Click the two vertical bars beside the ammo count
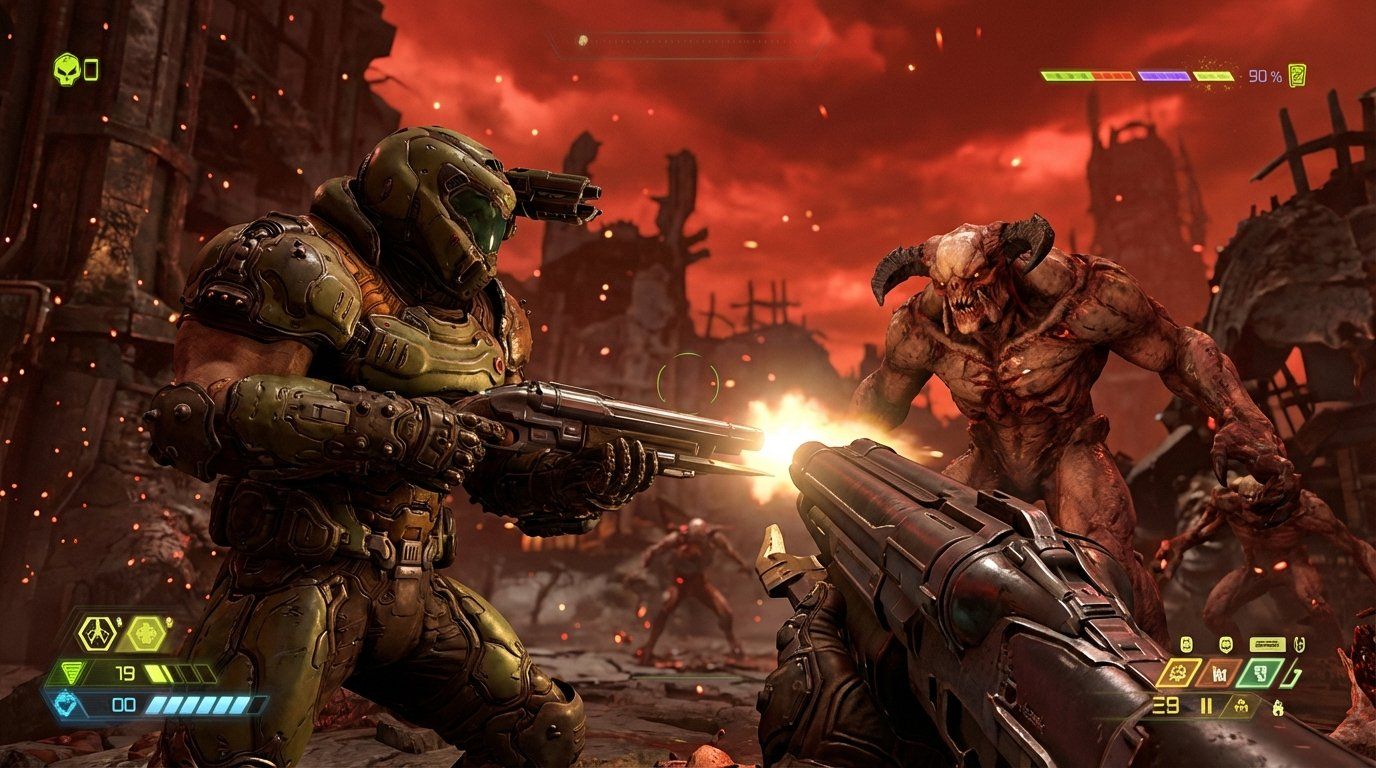1376x768 pixels. click(x=1206, y=705)
